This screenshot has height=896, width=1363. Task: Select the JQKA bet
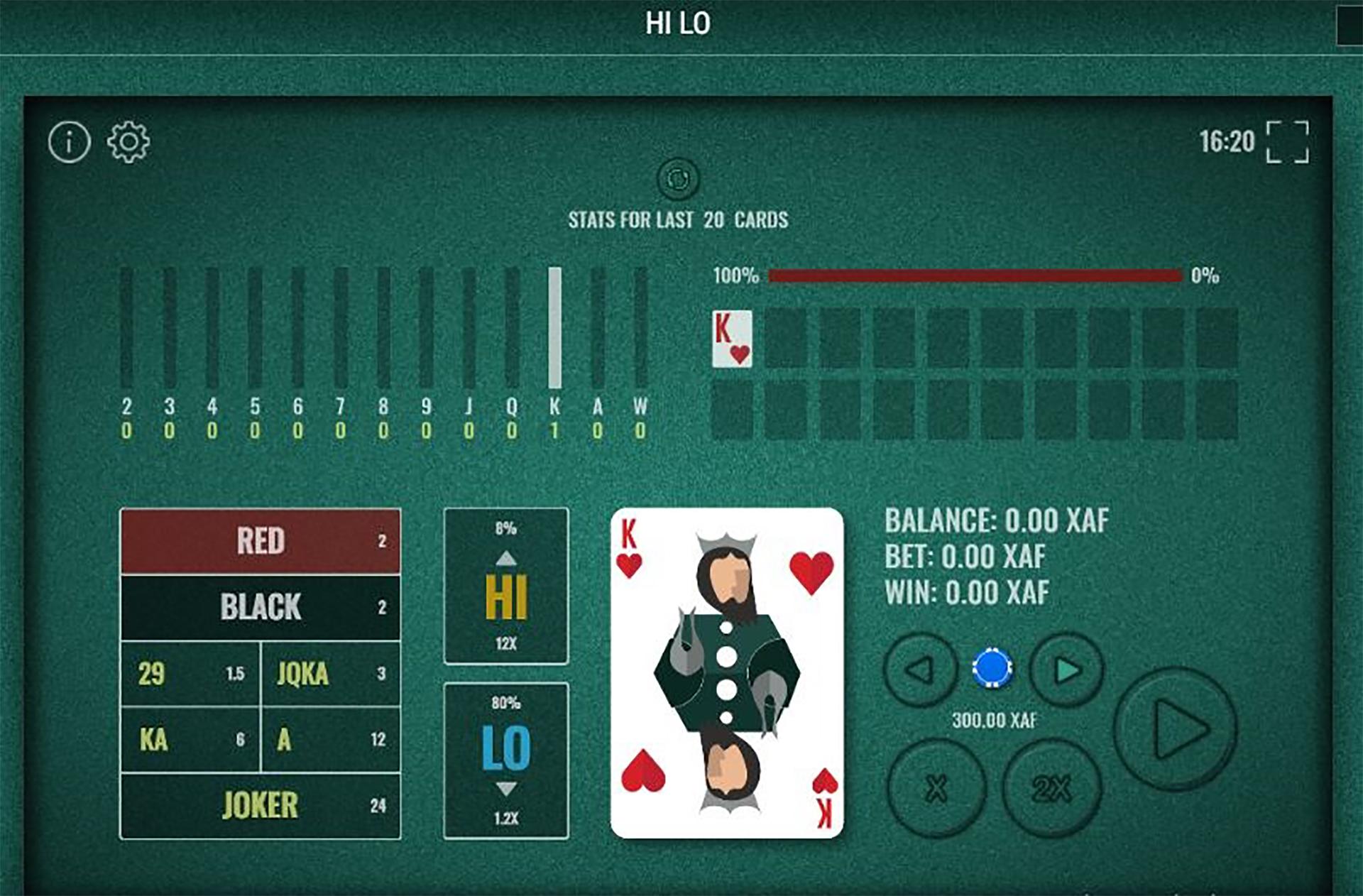coord(331,673)
